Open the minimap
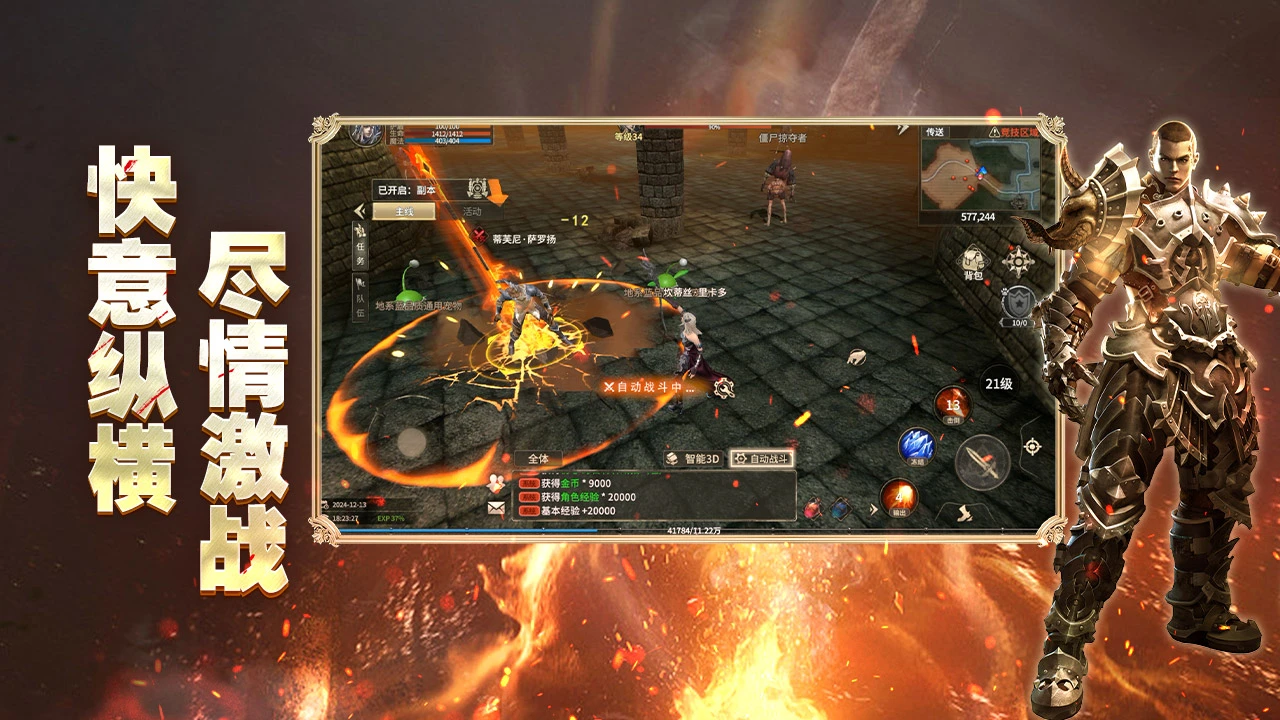Image resolution: width=1280 pixels, height=720 pixels. (980, 172)
